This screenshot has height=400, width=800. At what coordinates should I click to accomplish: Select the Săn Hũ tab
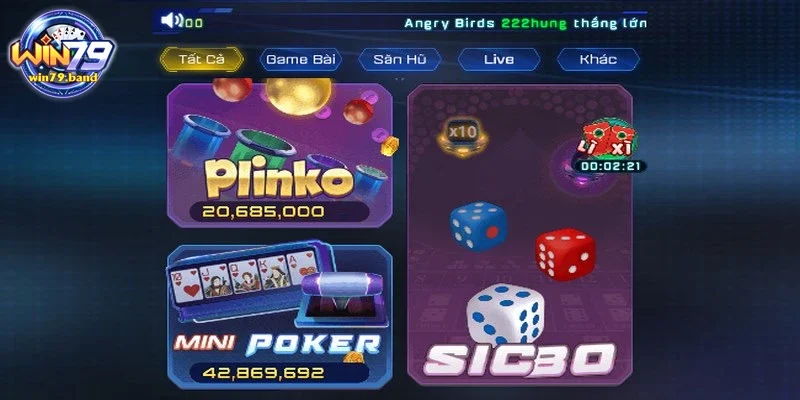(399, 59)
